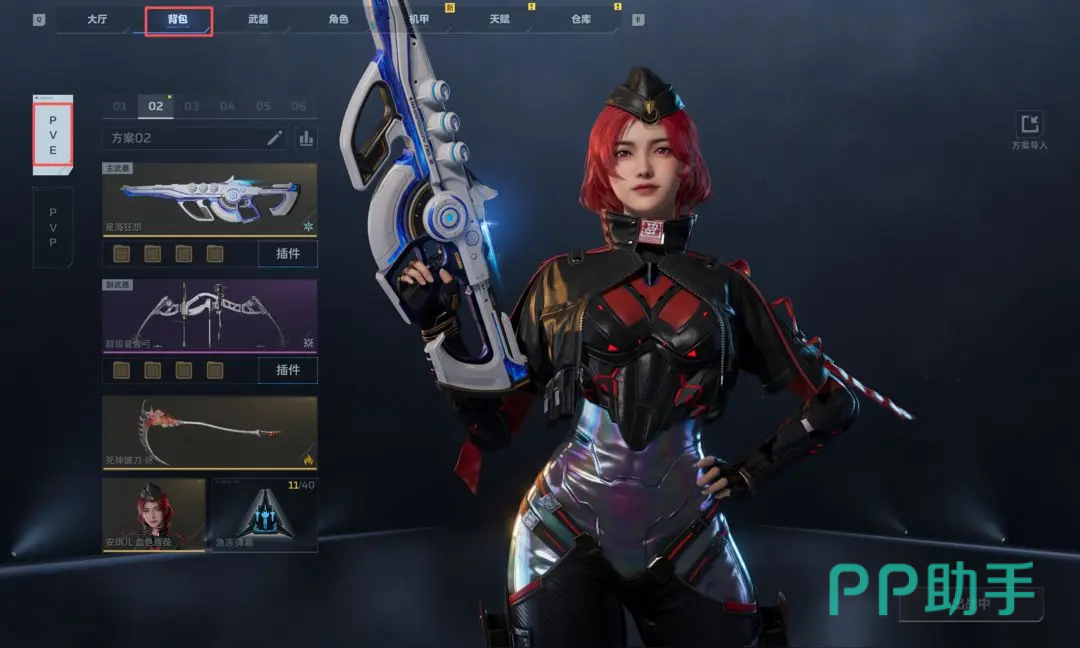Open the 背包 backpack tab

[x=178, y=20]
